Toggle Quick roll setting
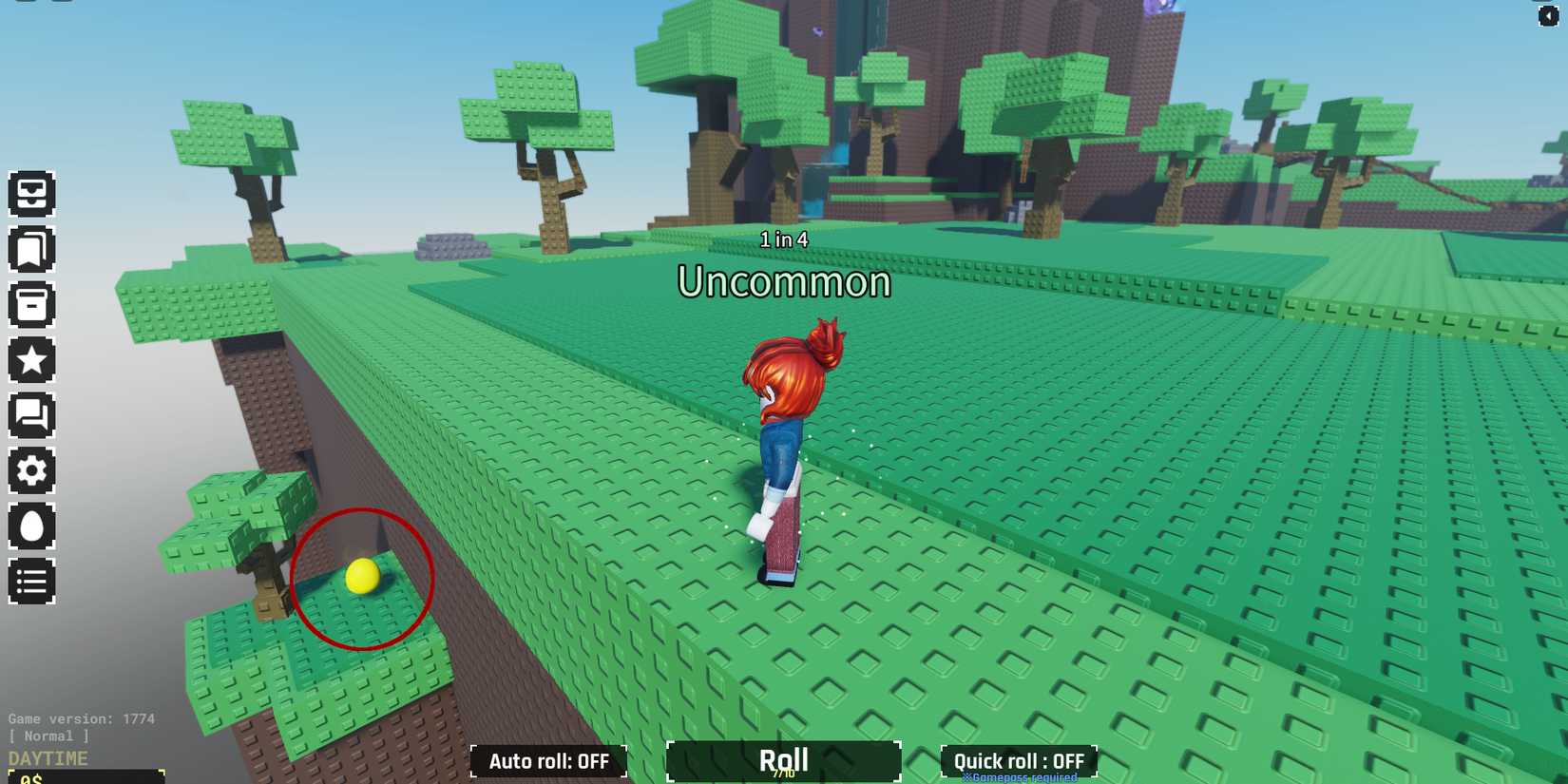This screenshot has height=784, width=1568. (x=1017, y=761)
